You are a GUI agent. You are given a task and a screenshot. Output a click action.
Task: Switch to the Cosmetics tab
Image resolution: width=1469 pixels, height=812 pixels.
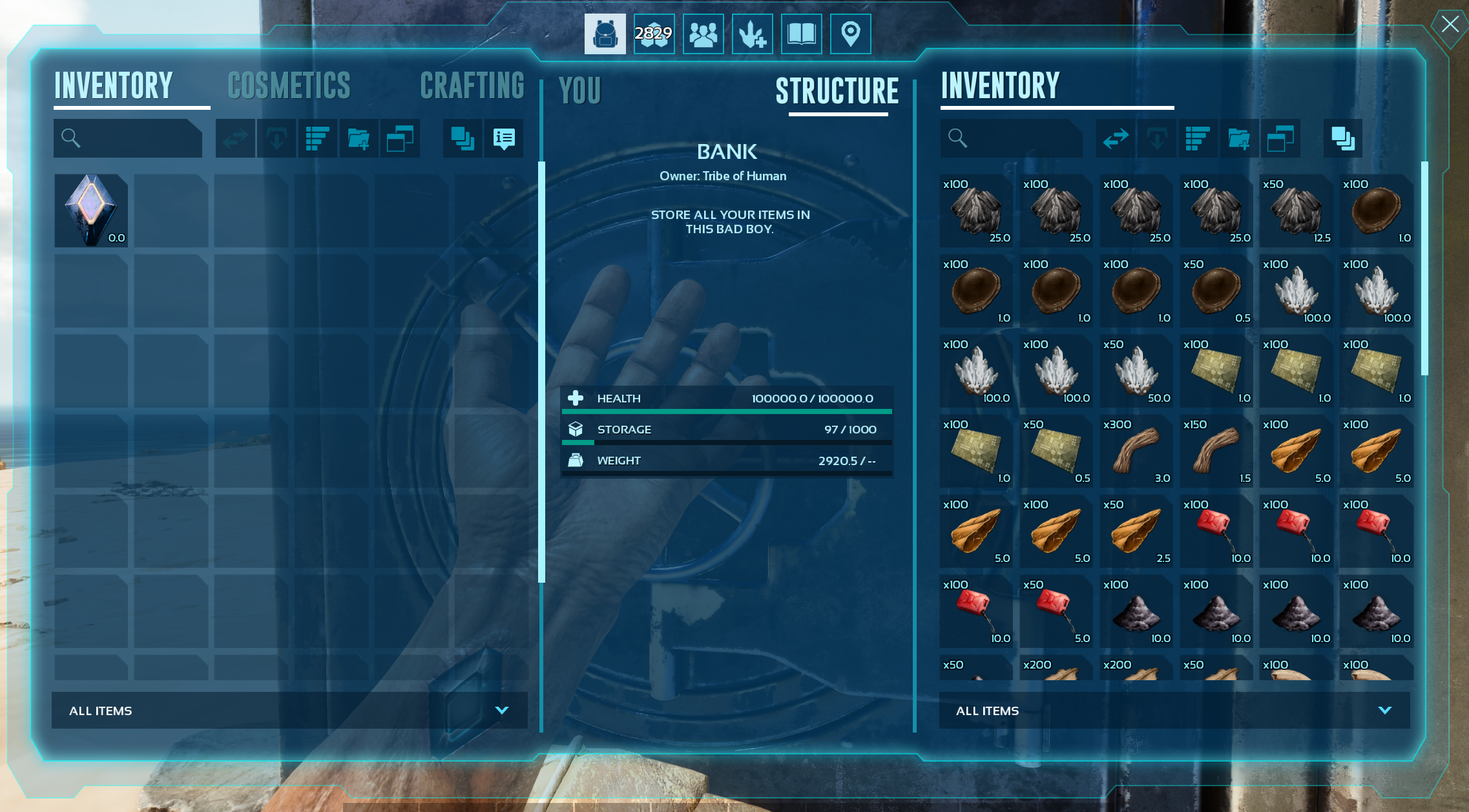pos(289,87)
